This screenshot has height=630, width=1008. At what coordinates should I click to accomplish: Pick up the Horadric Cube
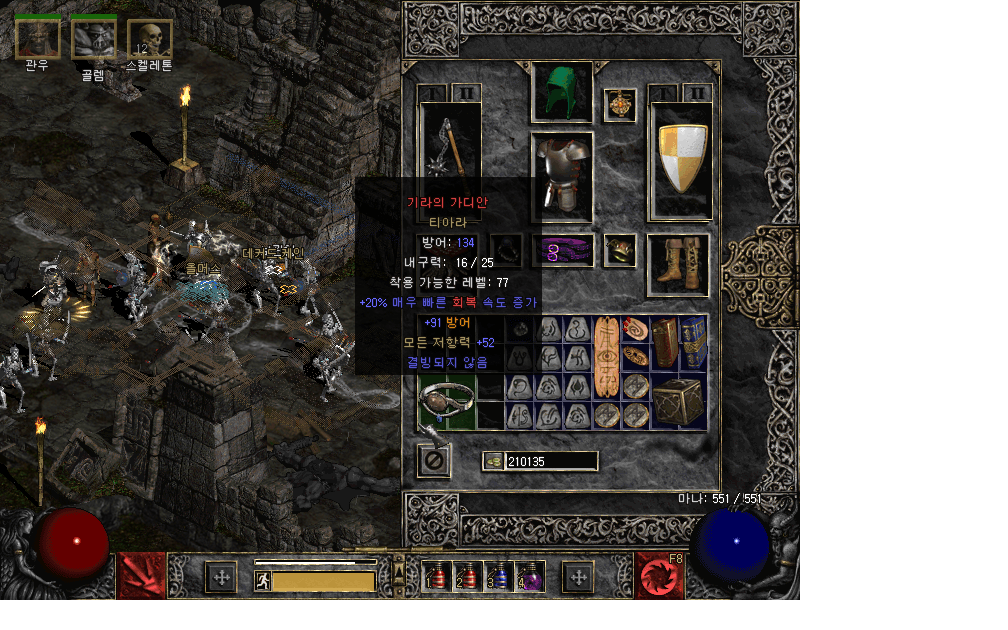pos(680,401)
